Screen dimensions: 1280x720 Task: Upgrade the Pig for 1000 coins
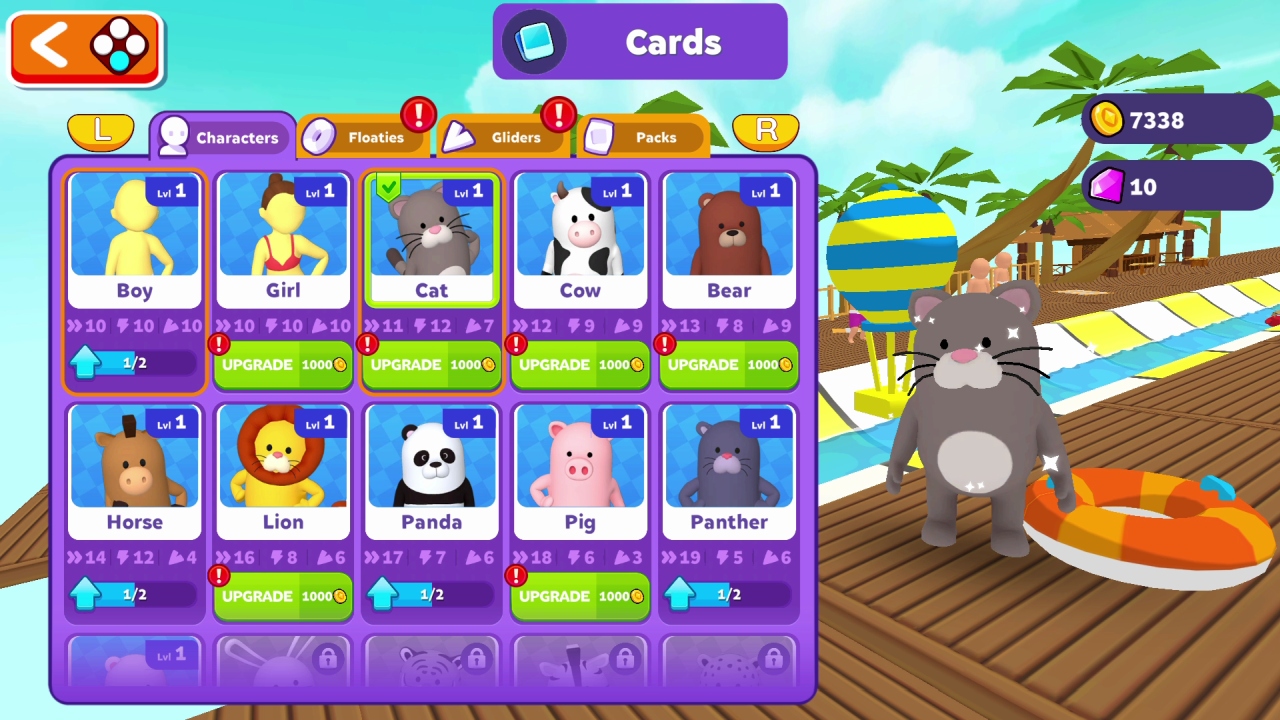pos(580,596)
